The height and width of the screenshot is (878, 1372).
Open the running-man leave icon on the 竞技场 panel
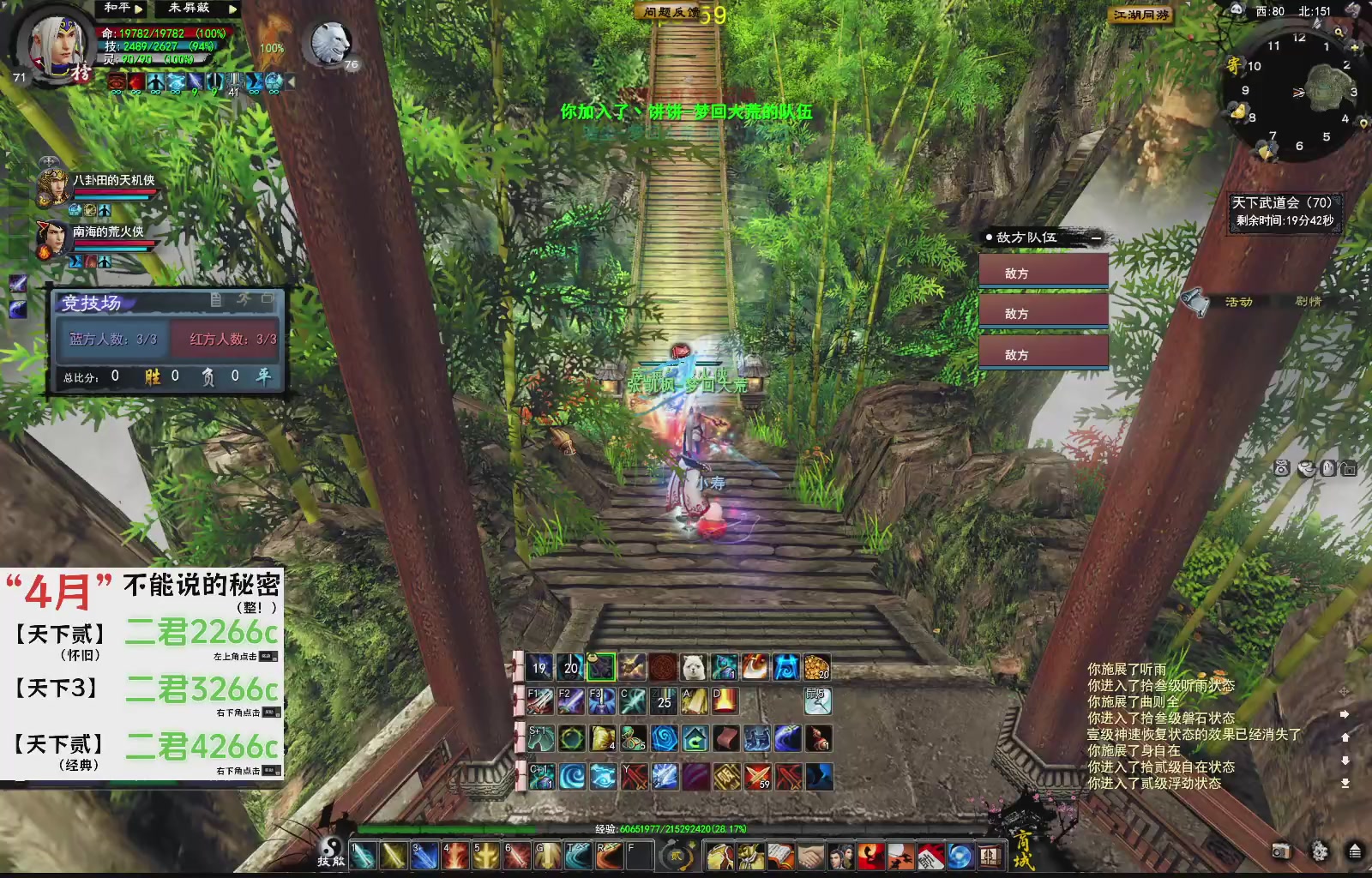[244, 299]
